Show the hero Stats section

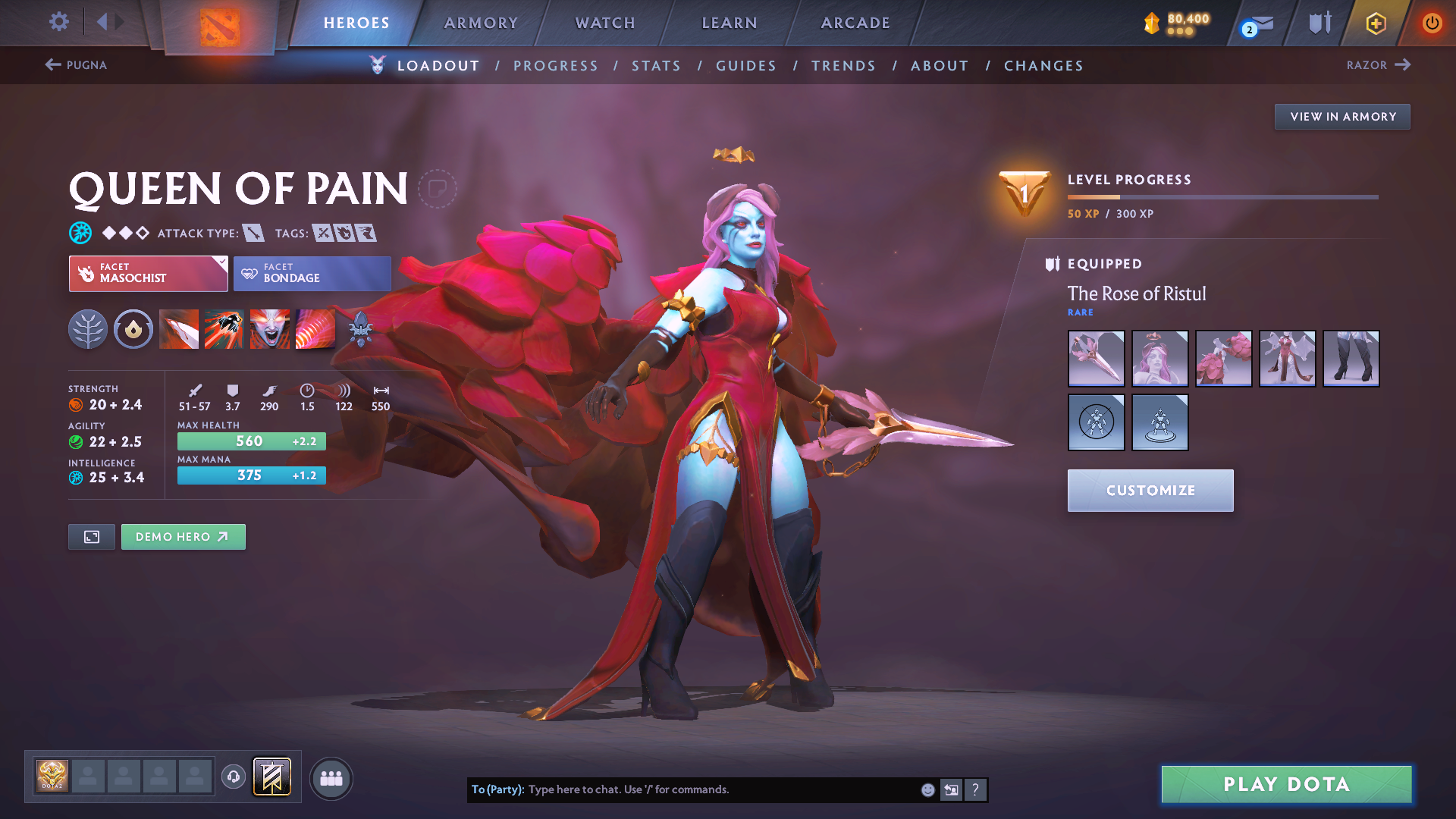tap(656, 66)
